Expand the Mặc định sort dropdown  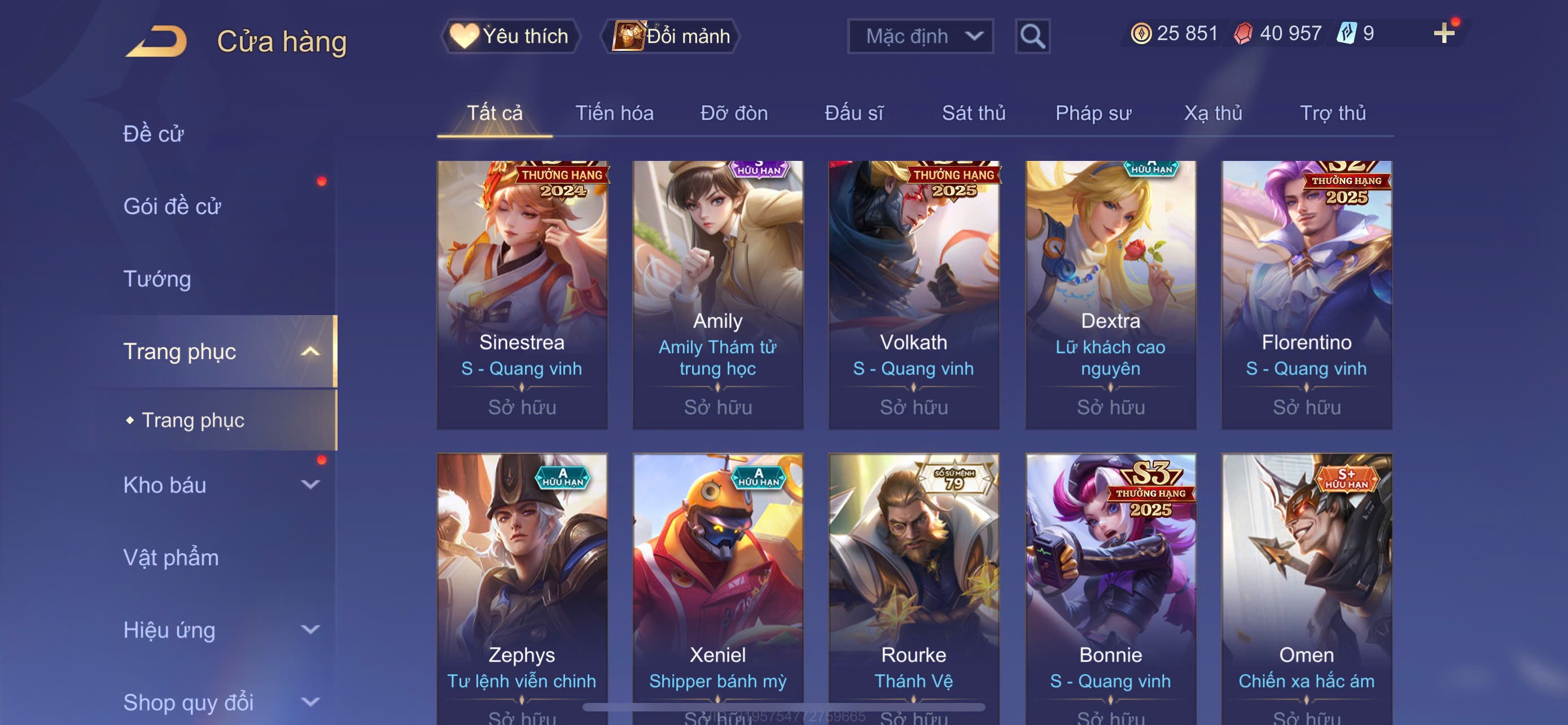coord(919,36)
